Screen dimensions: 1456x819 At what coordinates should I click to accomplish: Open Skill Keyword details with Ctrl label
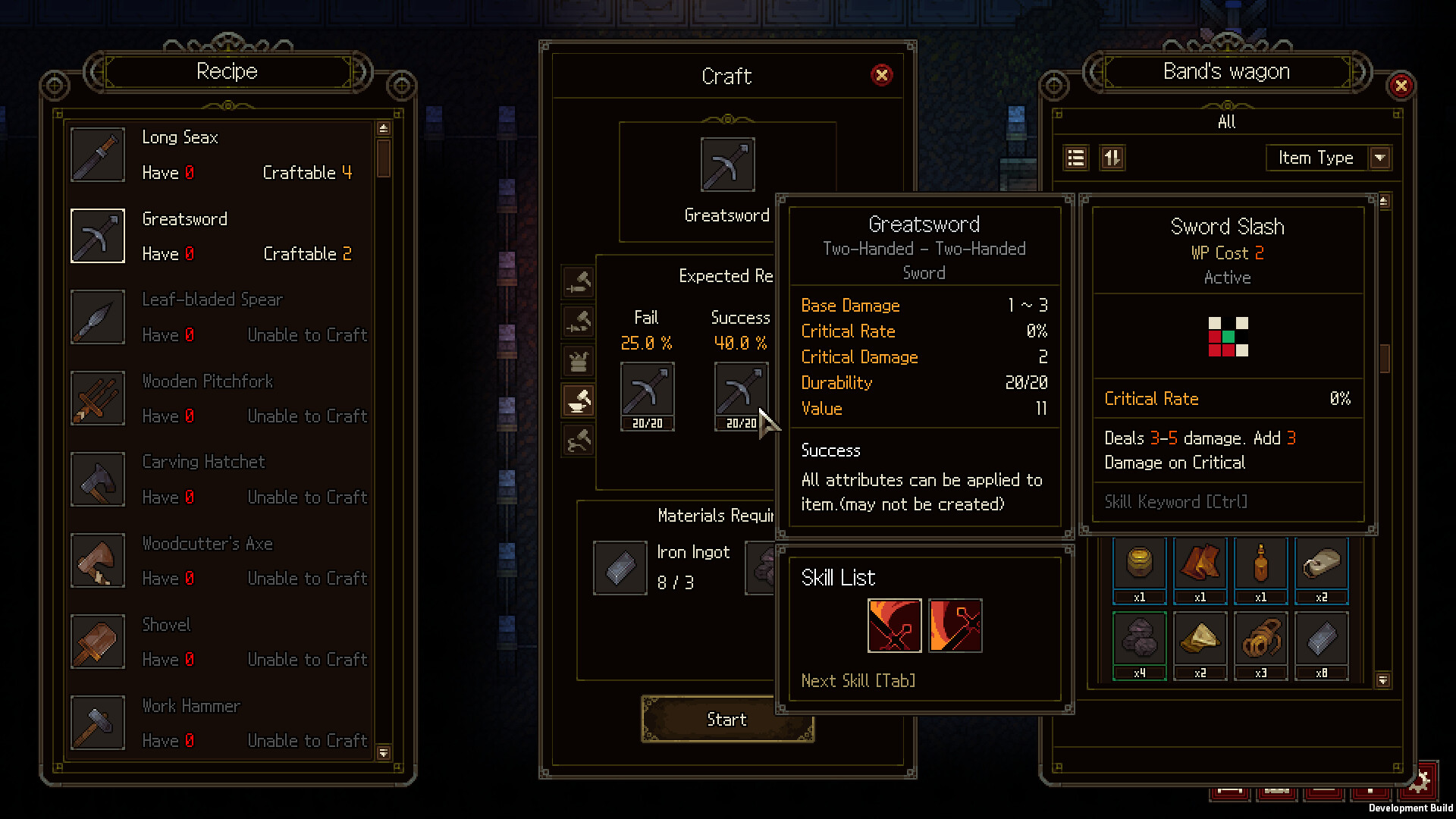1175,501
